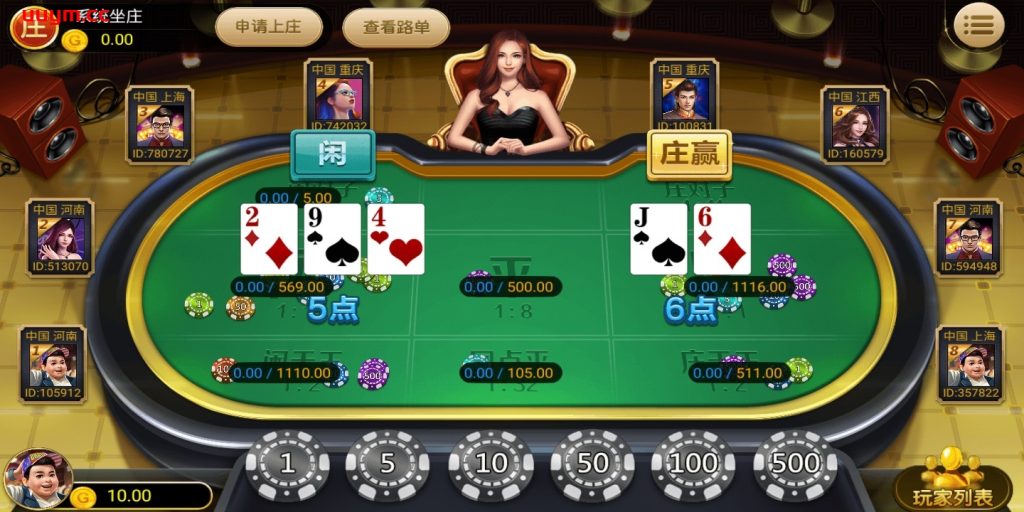
Task: Open player ID:742032 avatar
Action: [338, 97]
